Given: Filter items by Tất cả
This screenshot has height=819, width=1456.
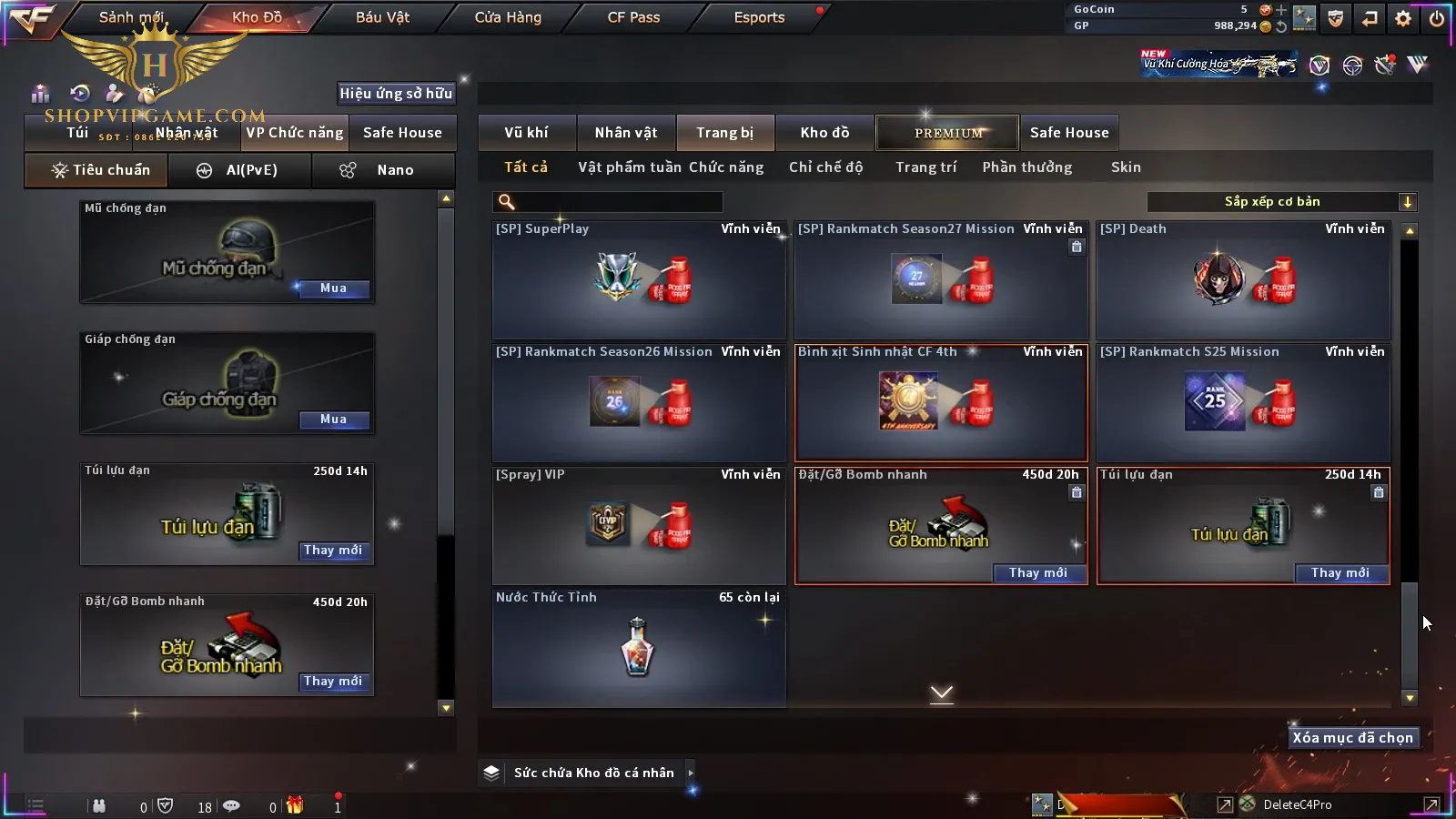Looking at the screenshot, I should [x=526, y=167].
